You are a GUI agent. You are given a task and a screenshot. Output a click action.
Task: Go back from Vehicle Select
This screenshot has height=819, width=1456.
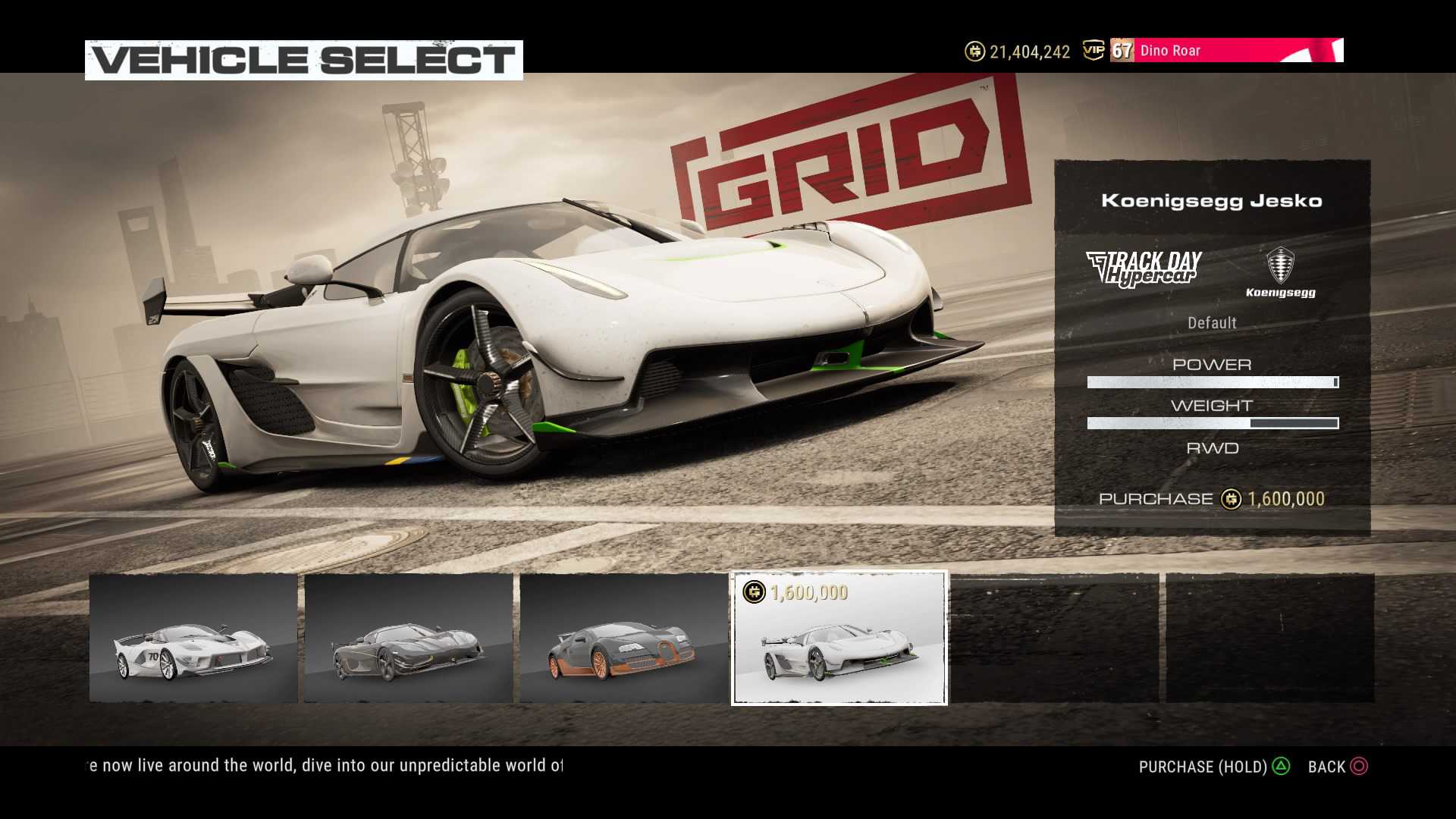[x=1338, y=767]
